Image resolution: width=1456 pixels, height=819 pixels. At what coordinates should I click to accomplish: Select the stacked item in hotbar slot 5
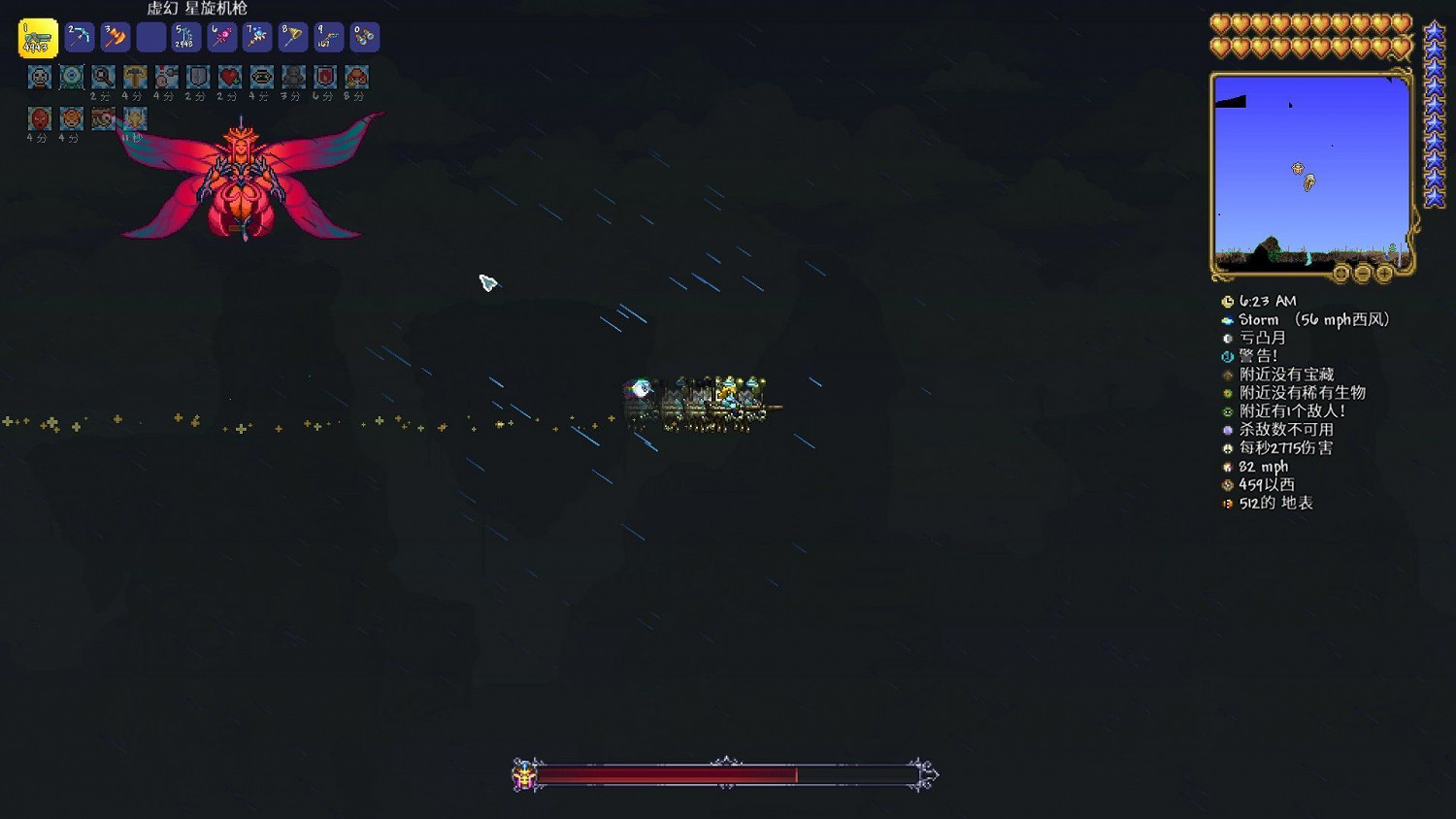(186, 37)
